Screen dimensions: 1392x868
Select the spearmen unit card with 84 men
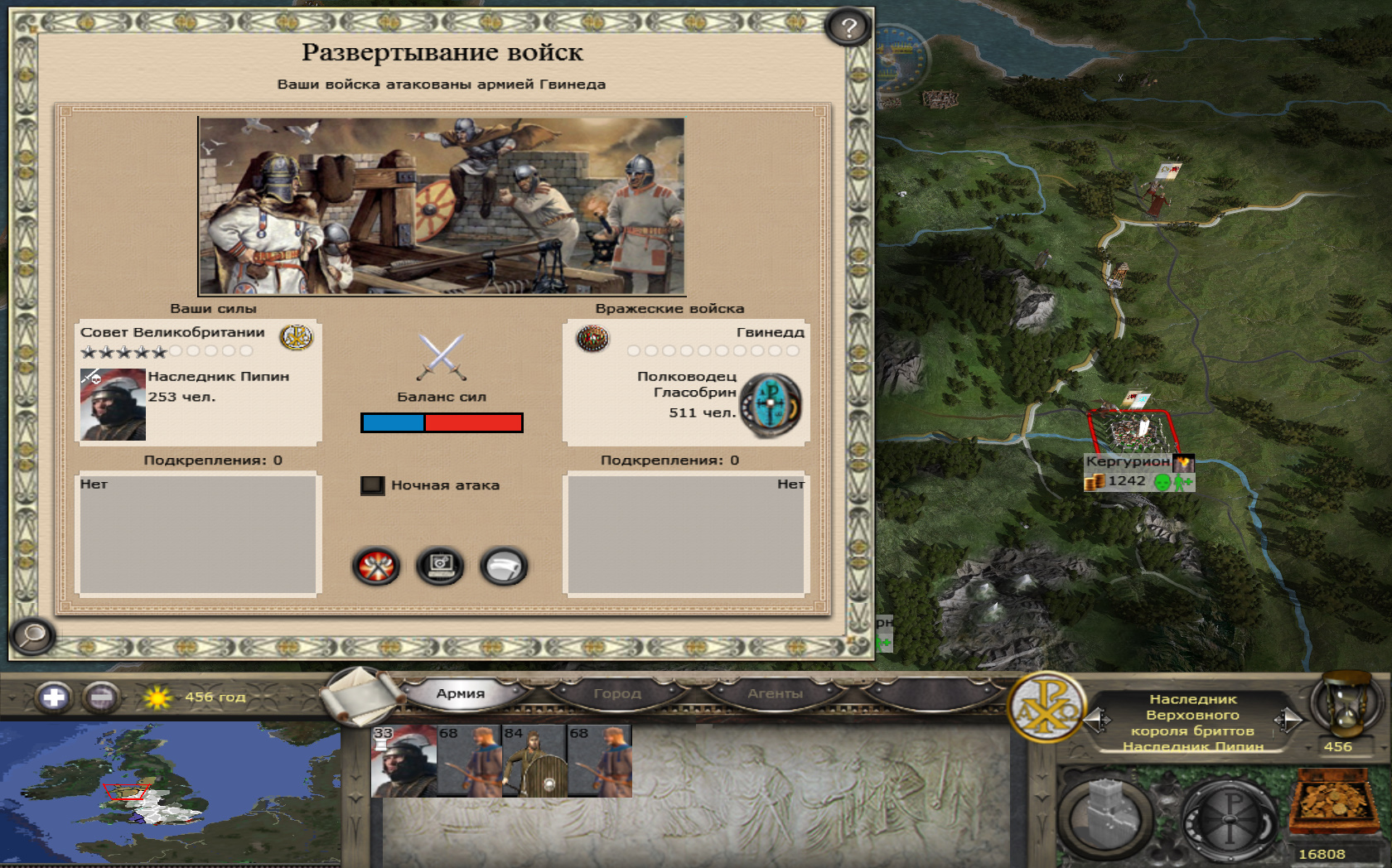pos(534,761)
